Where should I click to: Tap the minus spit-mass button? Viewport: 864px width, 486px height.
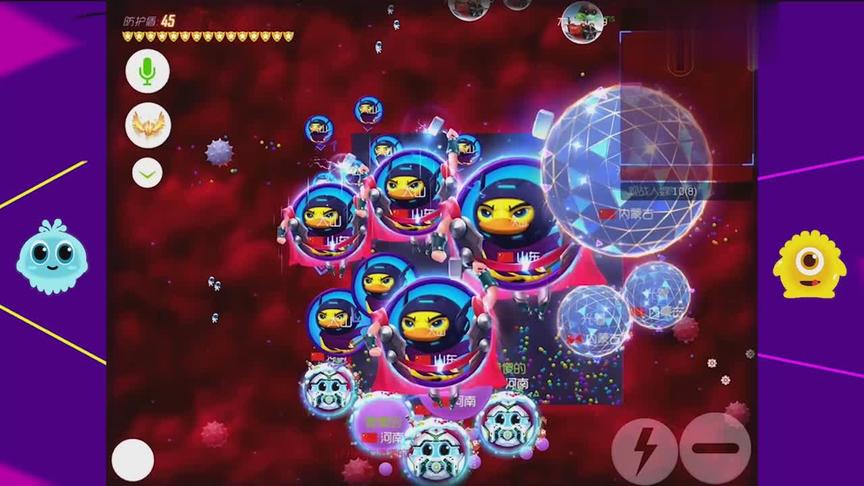[x=715, y=449]
